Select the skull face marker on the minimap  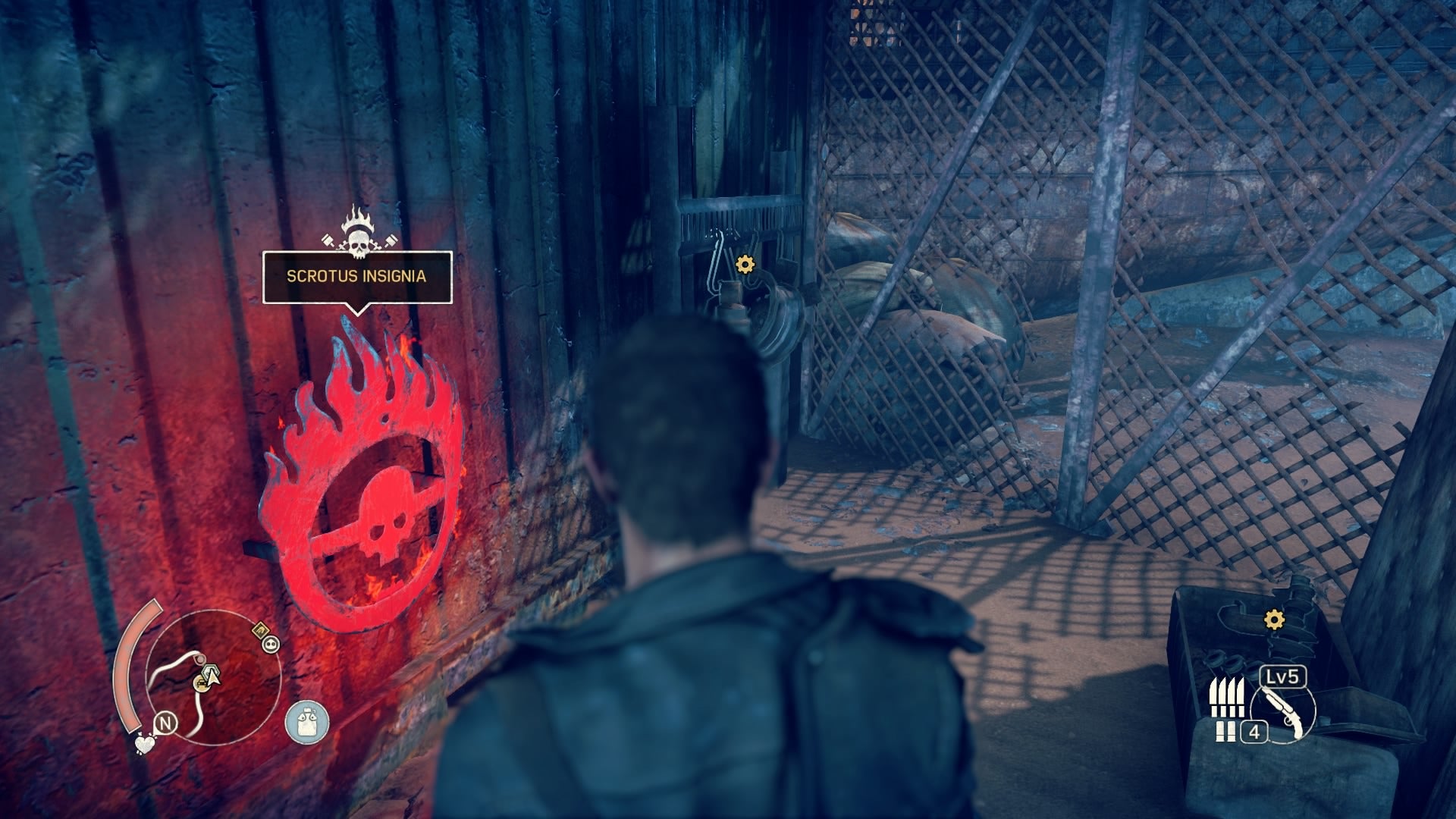269,646
